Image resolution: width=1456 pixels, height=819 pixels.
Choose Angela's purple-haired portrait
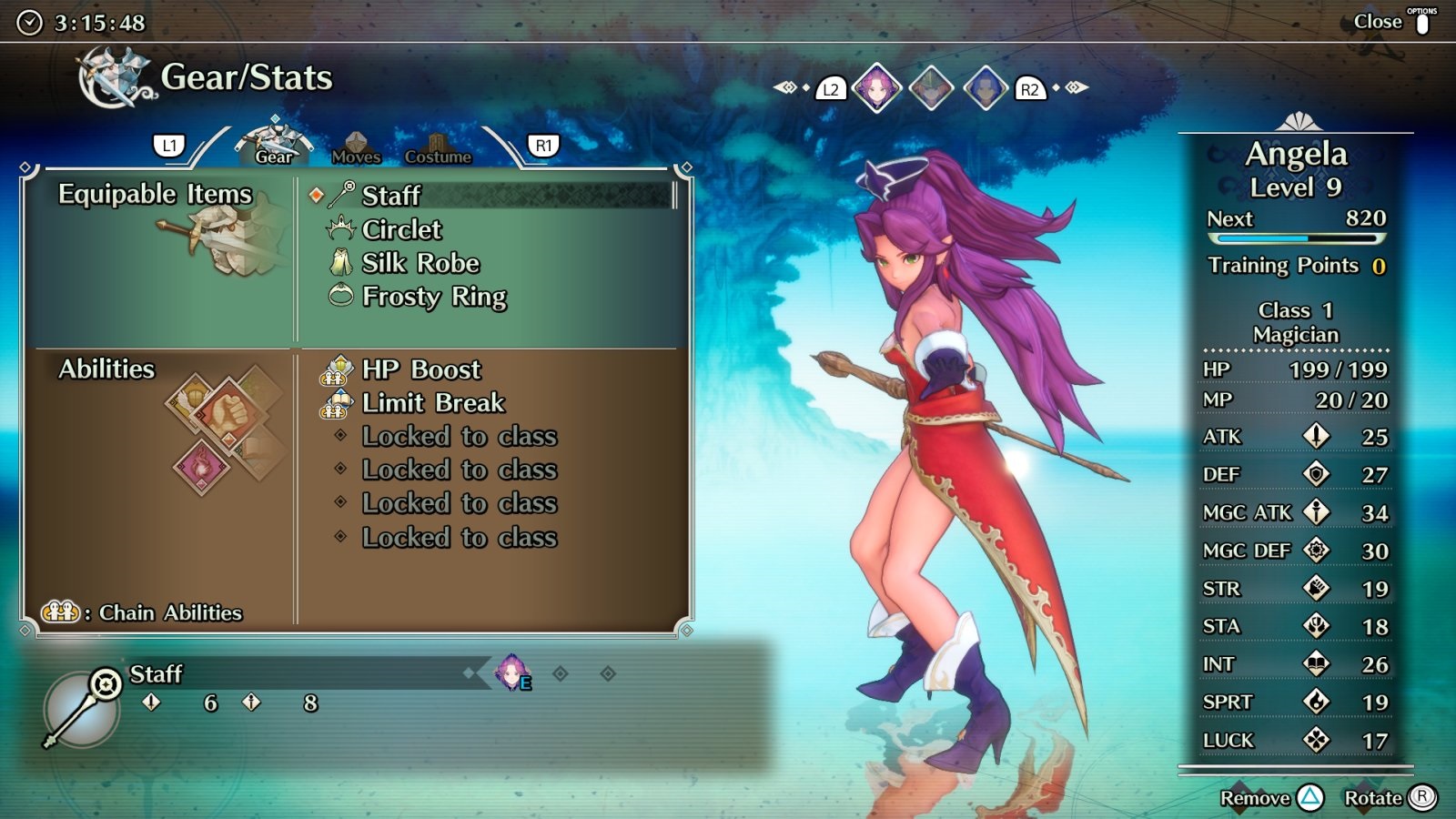[x=877, y=88]
